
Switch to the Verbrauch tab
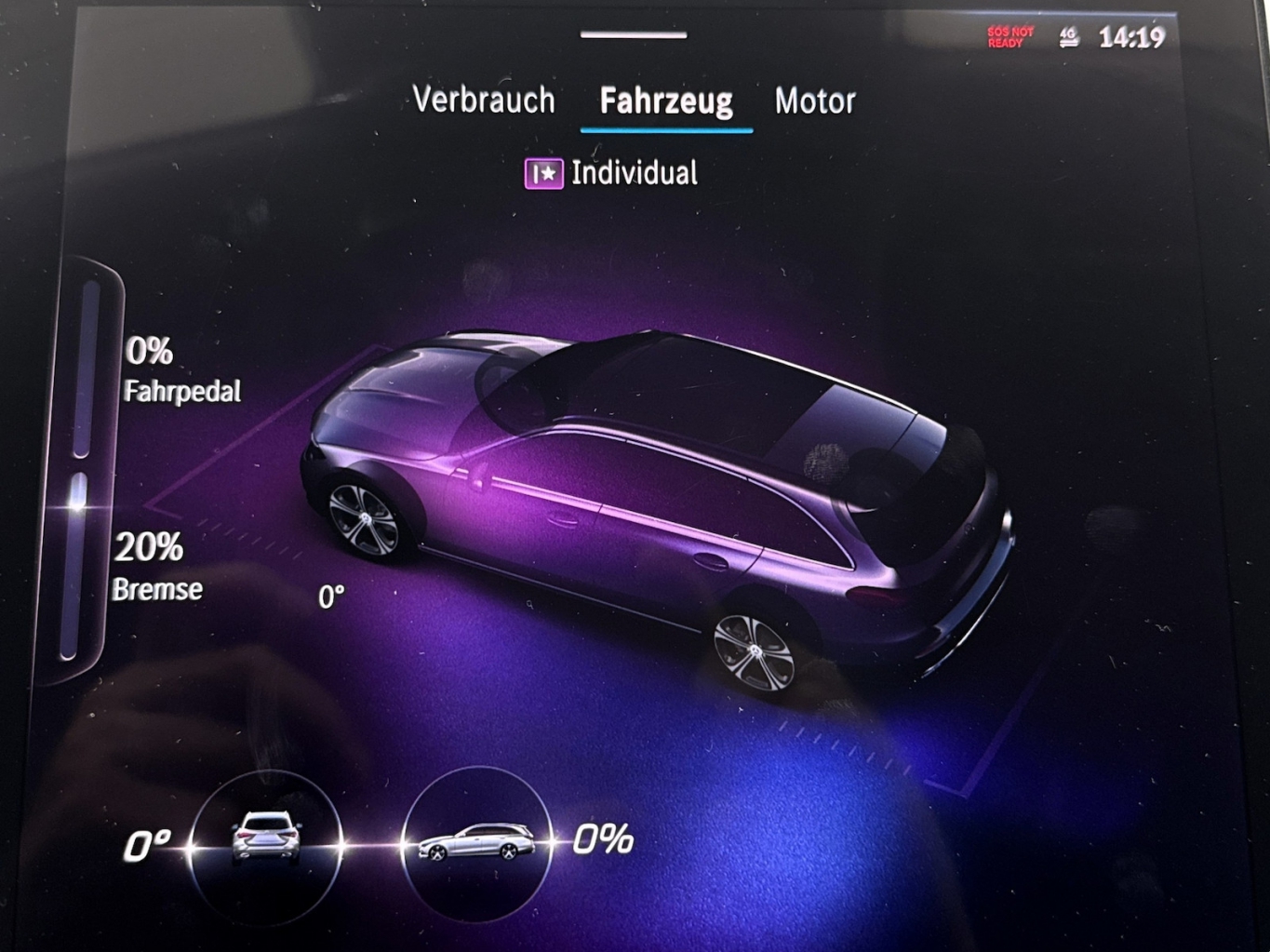click(483, 100)
